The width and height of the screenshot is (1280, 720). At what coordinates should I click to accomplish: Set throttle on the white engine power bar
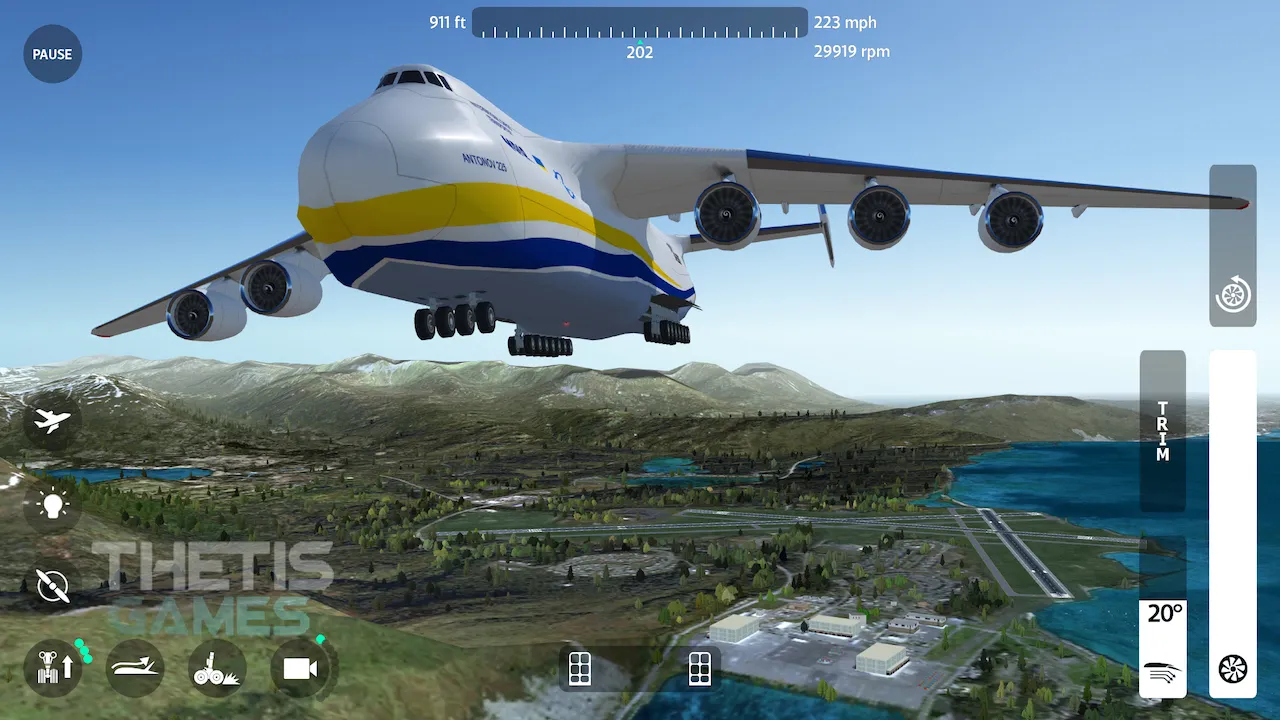(x=1232, y=500)
